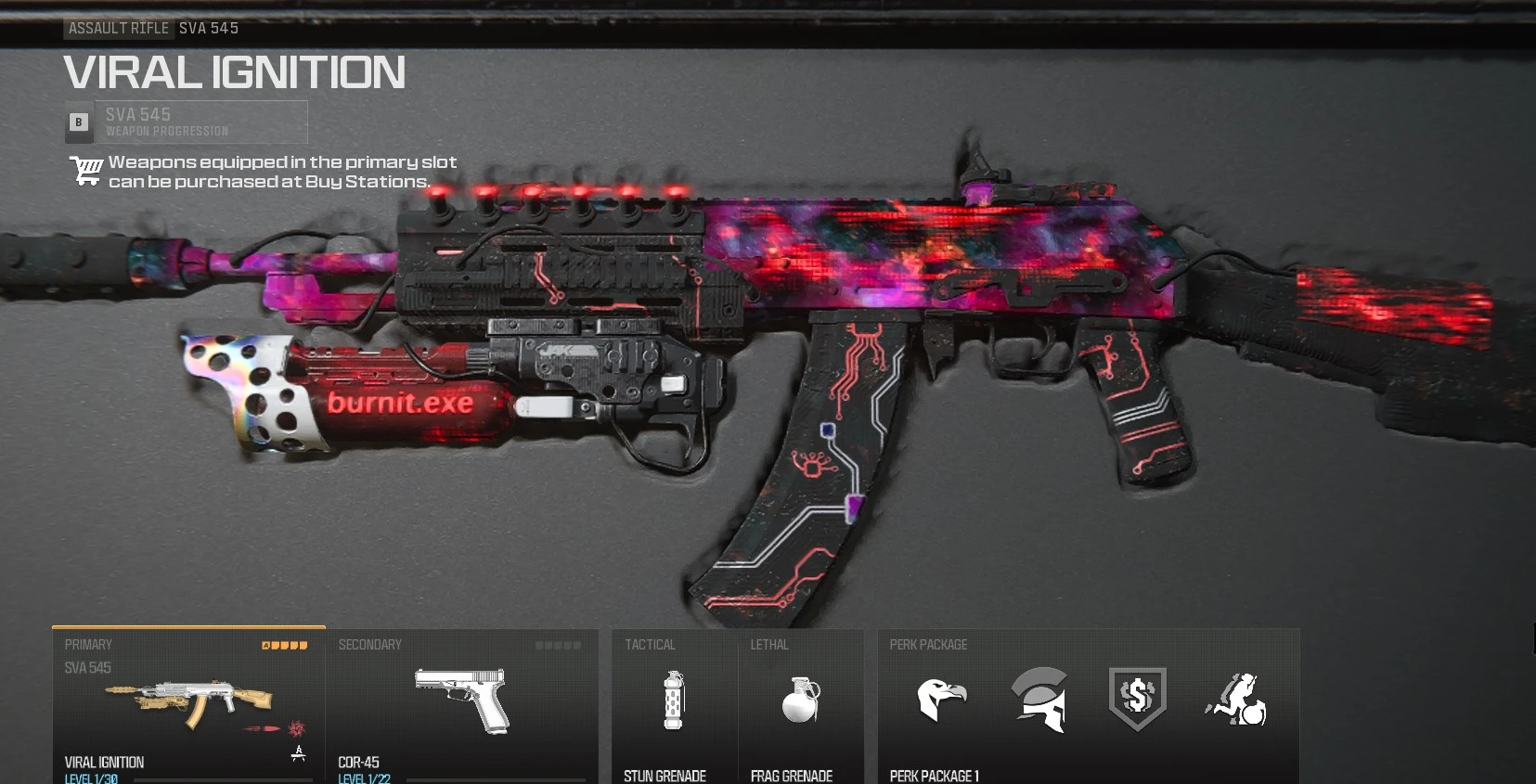This screenshot has height=784, width=1536.
Task: Expand the Perk Package panel
Action: click(1091, 705)
